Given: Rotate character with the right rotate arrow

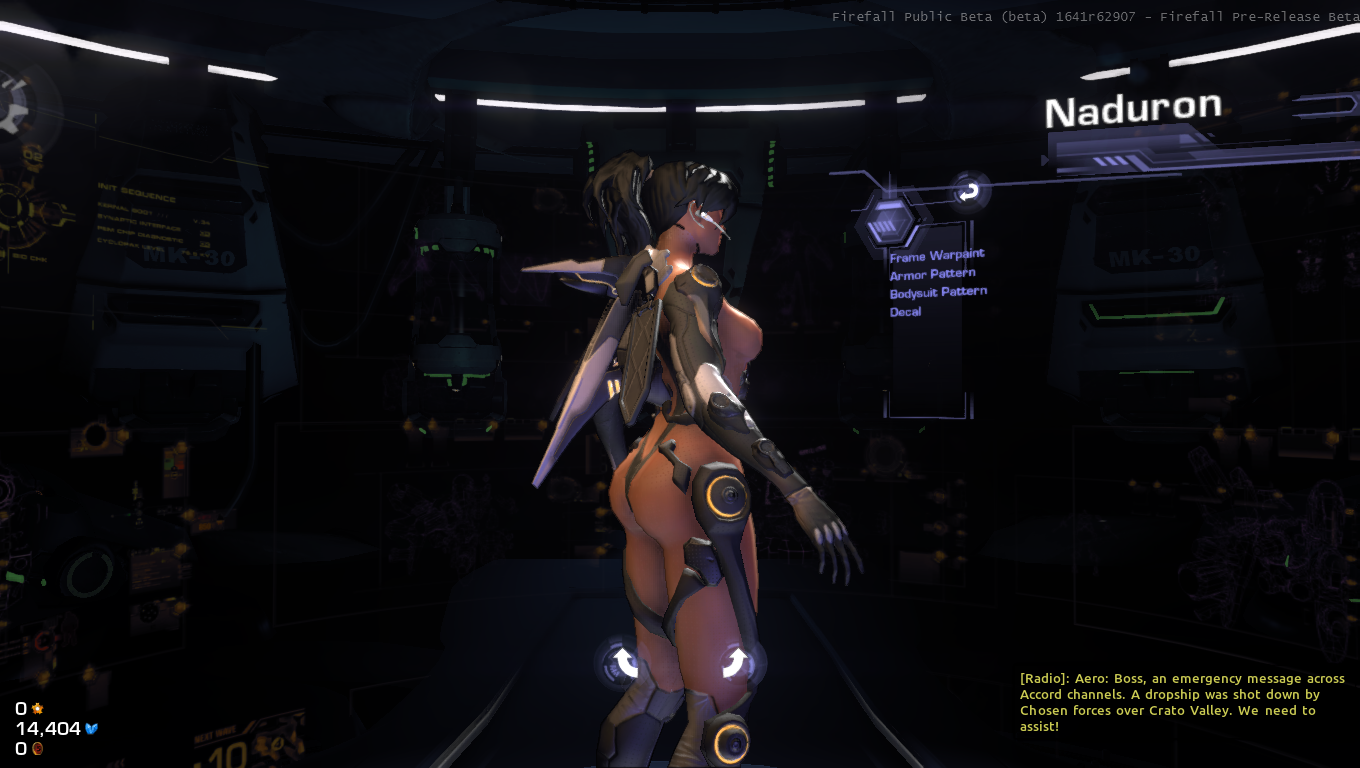Looking at the screenshot, I should 735,662.
